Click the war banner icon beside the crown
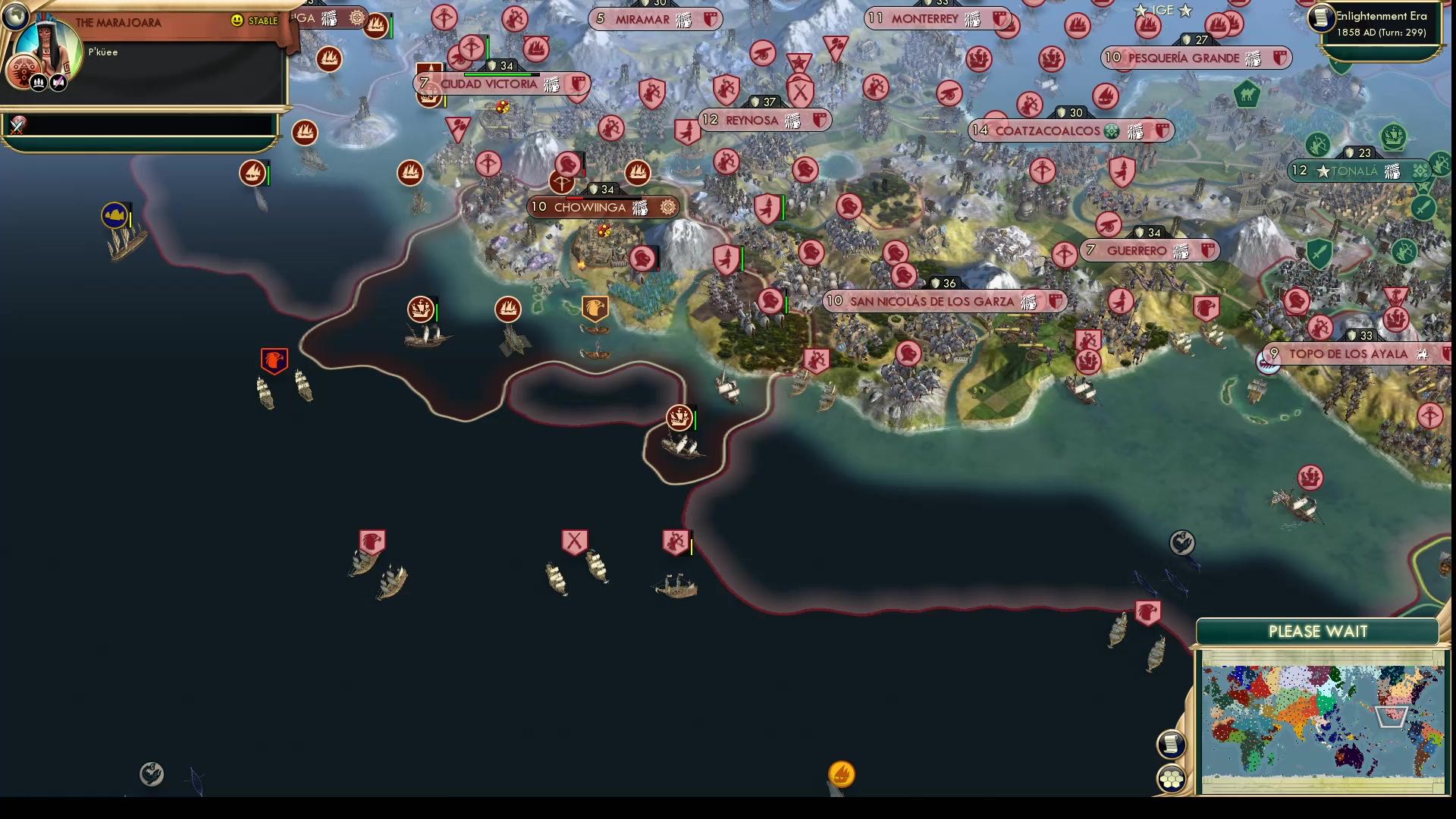This screenshot has width=1456, height=819. tap(58, 82)
